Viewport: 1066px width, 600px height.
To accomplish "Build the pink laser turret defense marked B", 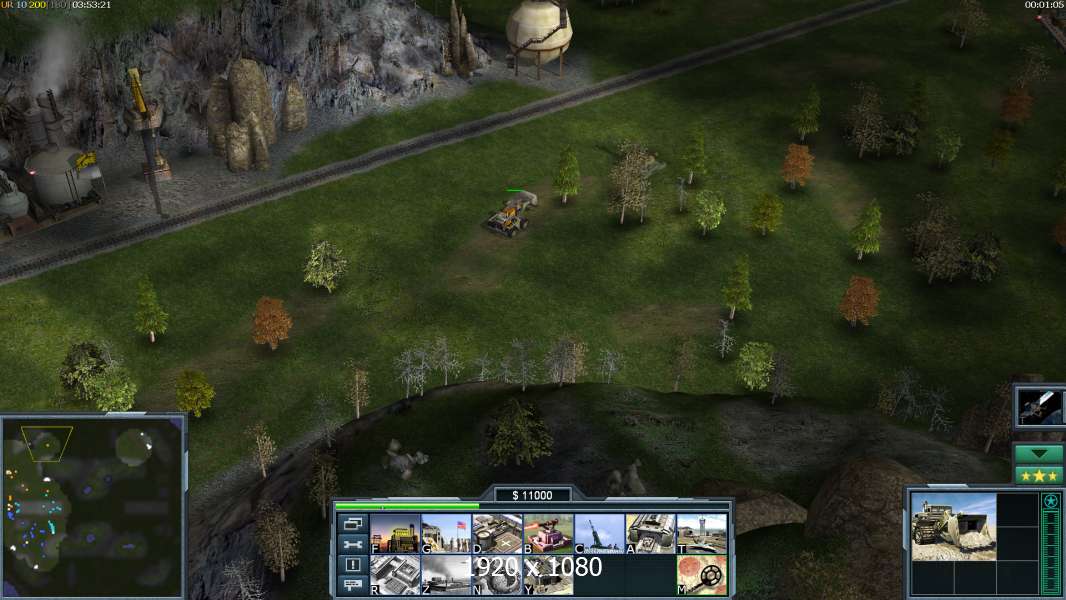I will tap(548, 534).
